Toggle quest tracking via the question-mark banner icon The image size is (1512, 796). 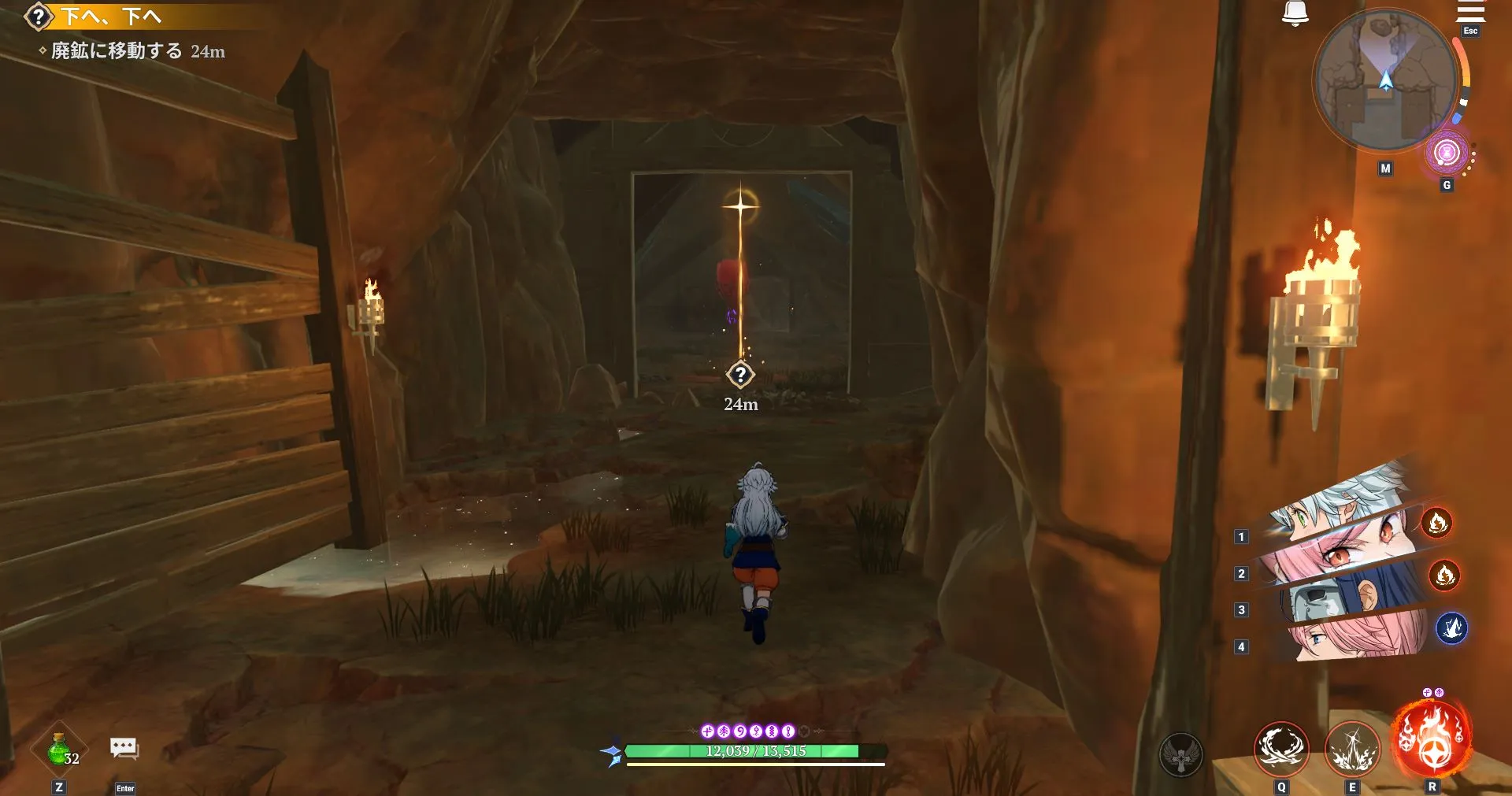point(39,16)
